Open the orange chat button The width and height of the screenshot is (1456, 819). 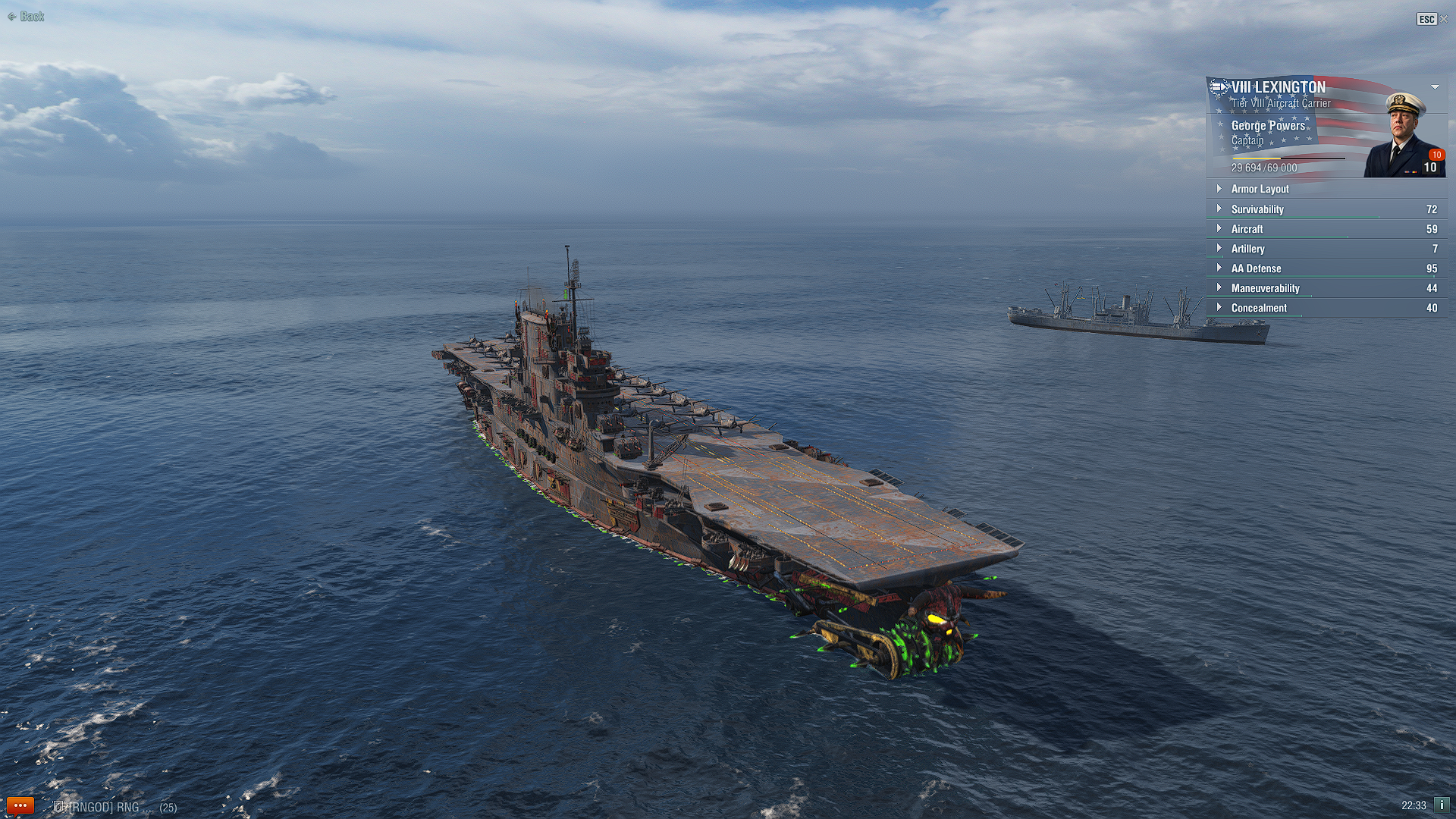(20, 805)
